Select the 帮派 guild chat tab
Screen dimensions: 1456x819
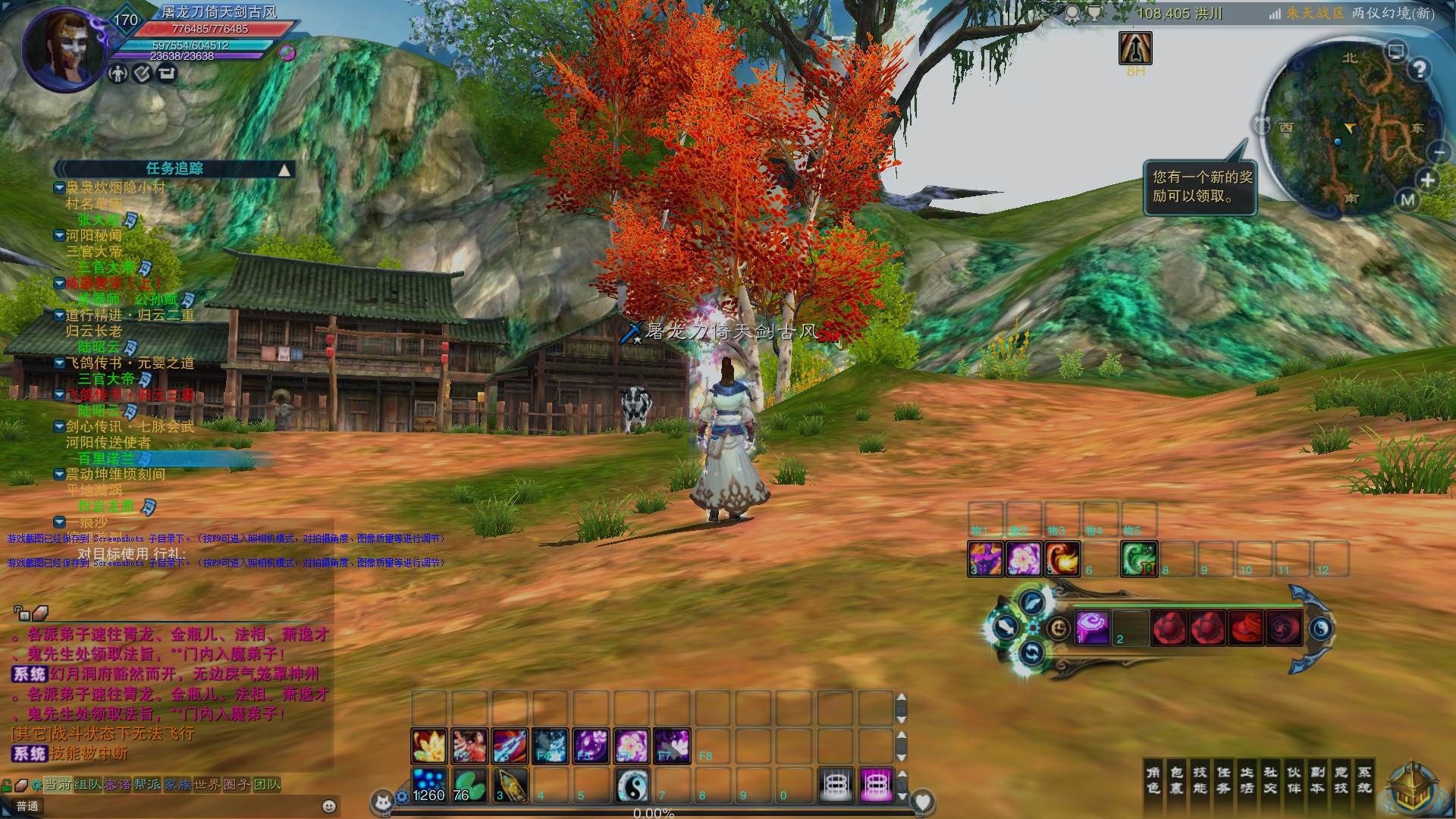point(148,784)
